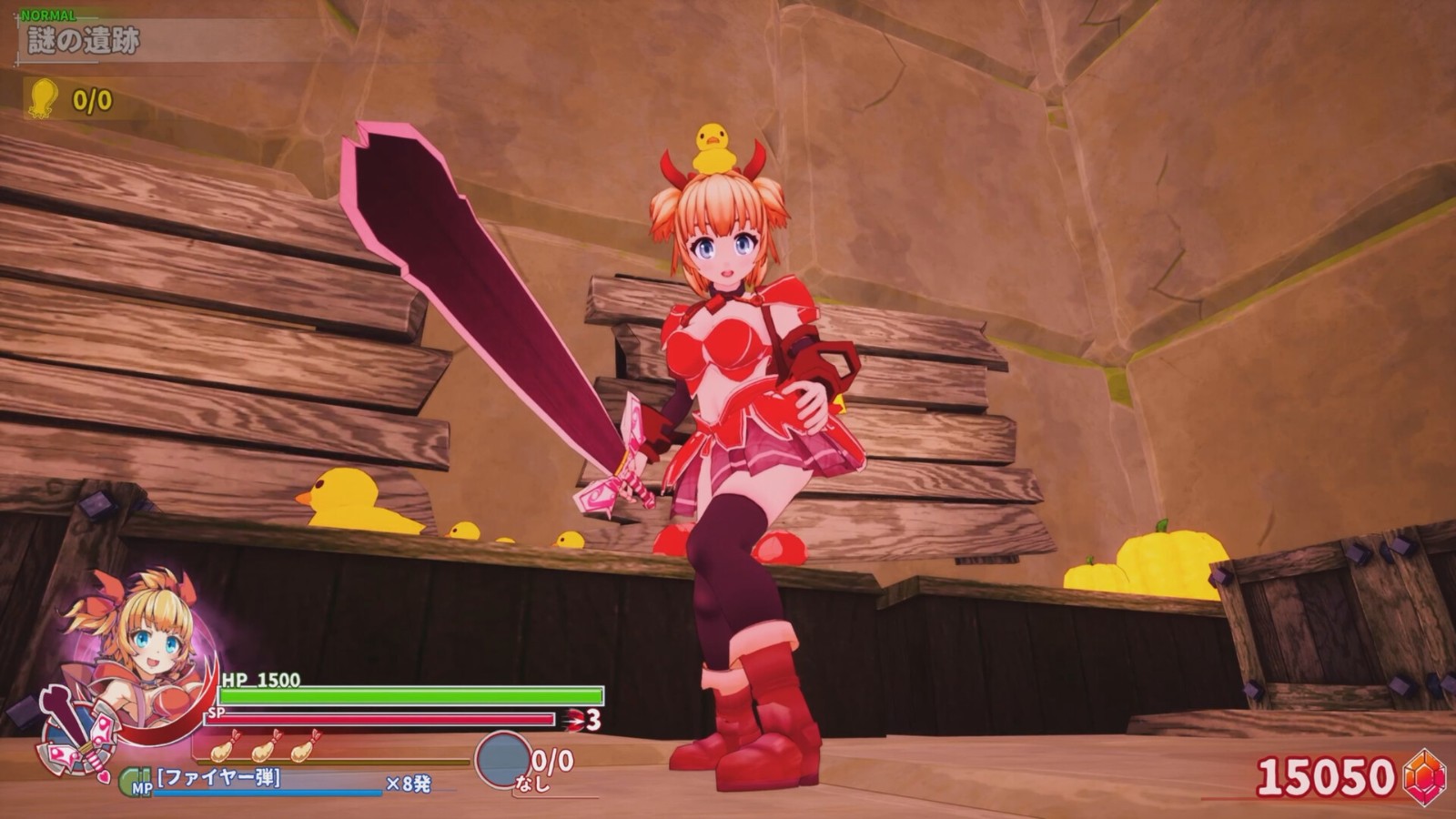Click the yellow octopus collectible icon
Screen dimensions: 1456x819
click(x=43, y=98)
